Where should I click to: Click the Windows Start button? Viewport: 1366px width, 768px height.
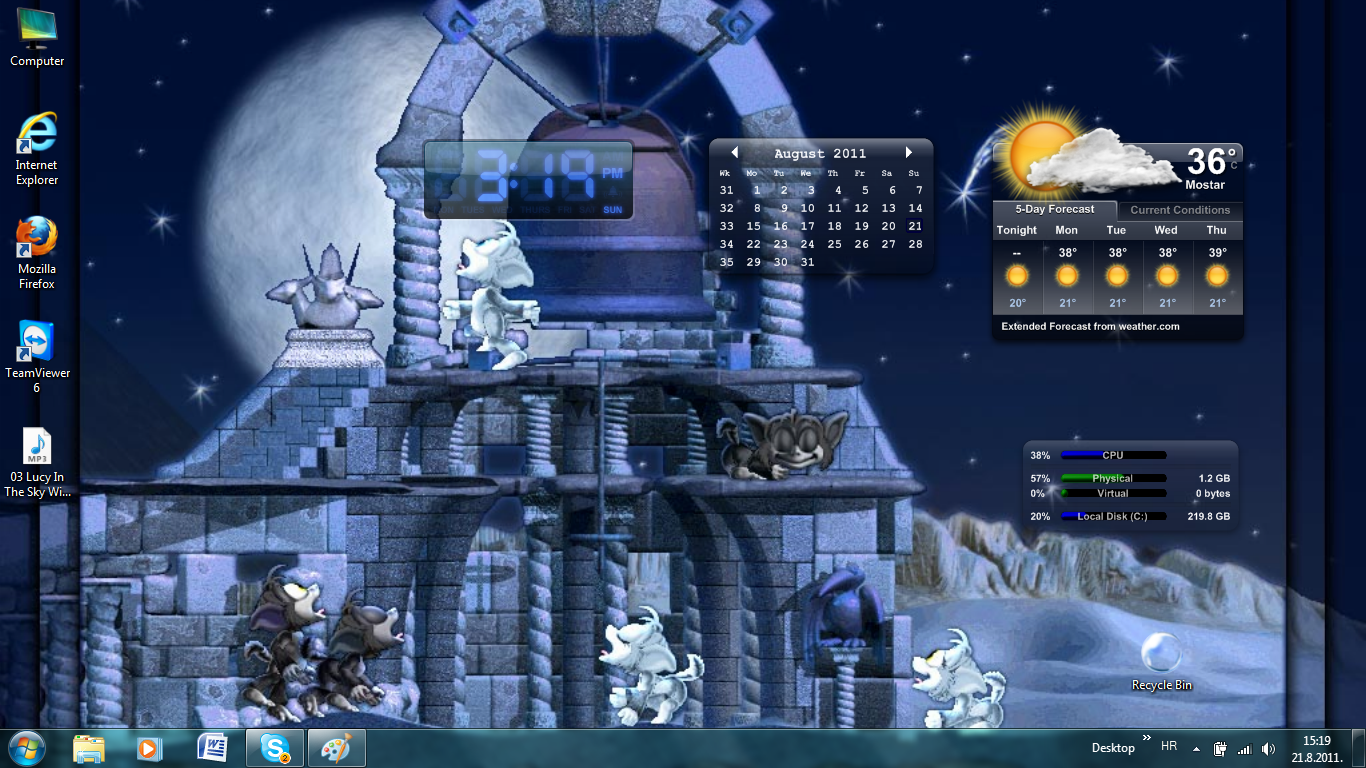[x=27, y=747]
